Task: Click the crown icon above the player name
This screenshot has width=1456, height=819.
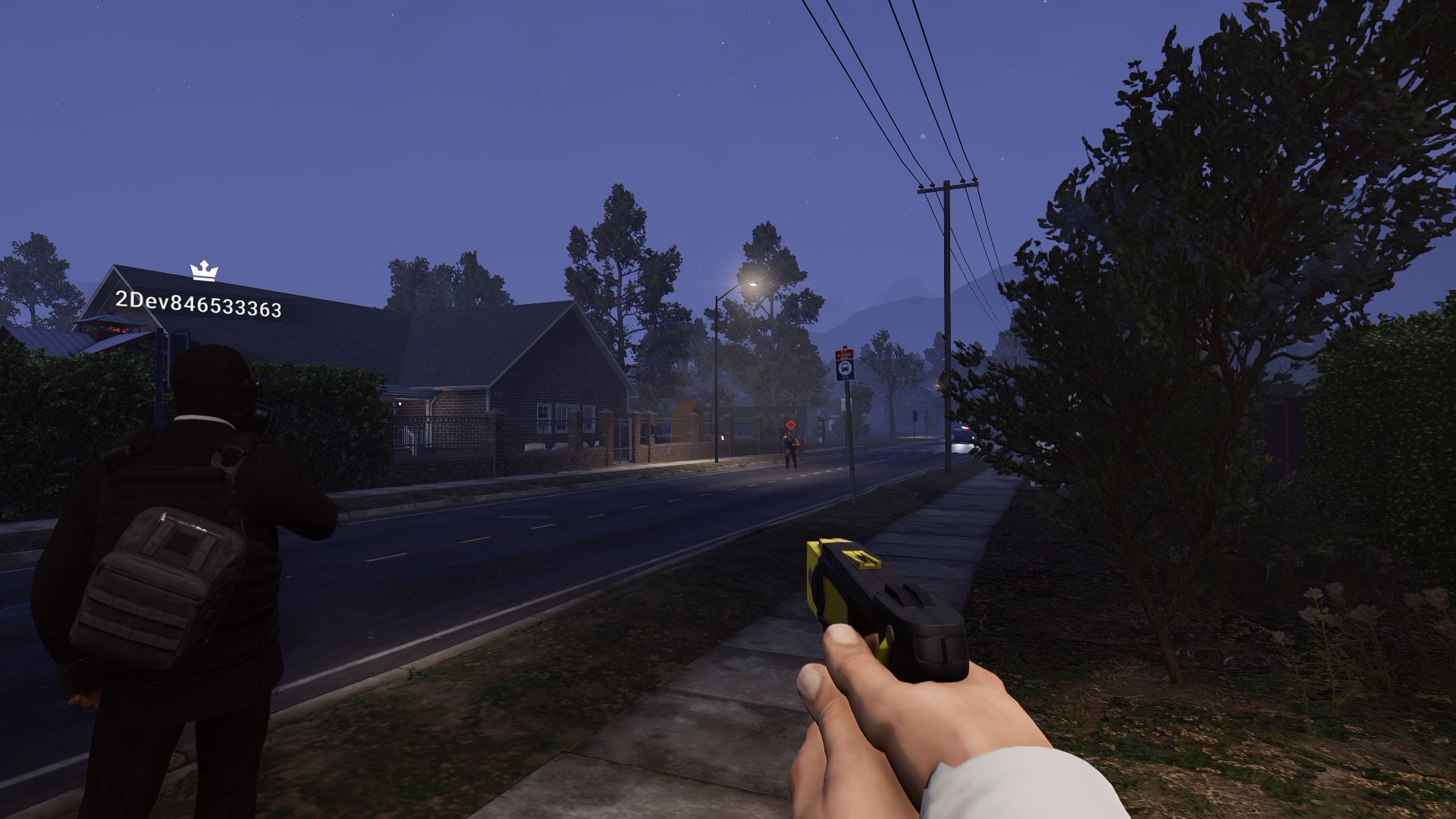Action: [203, 271]
